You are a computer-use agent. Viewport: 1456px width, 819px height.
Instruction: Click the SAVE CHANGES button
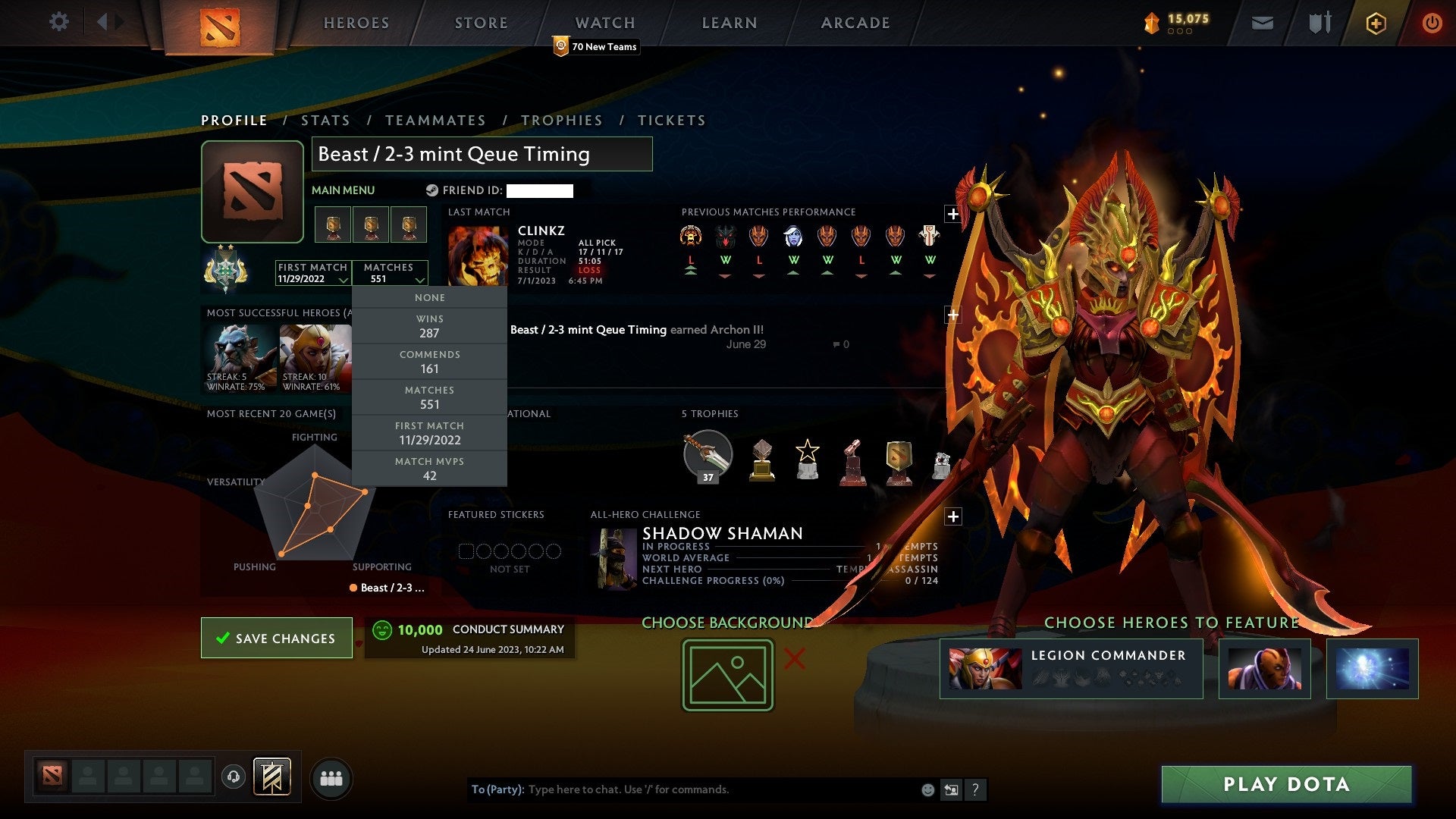pyautogui.click(x=276, y=638)
